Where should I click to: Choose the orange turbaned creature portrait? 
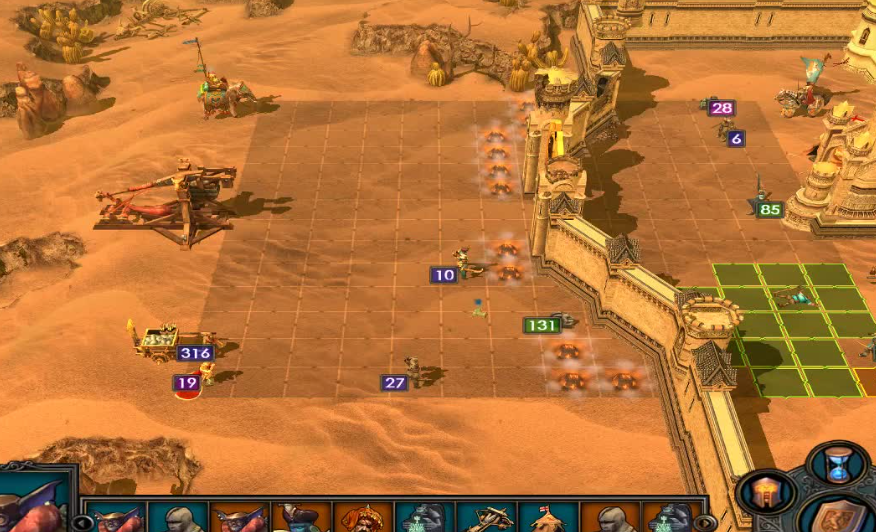pos(362,519)
